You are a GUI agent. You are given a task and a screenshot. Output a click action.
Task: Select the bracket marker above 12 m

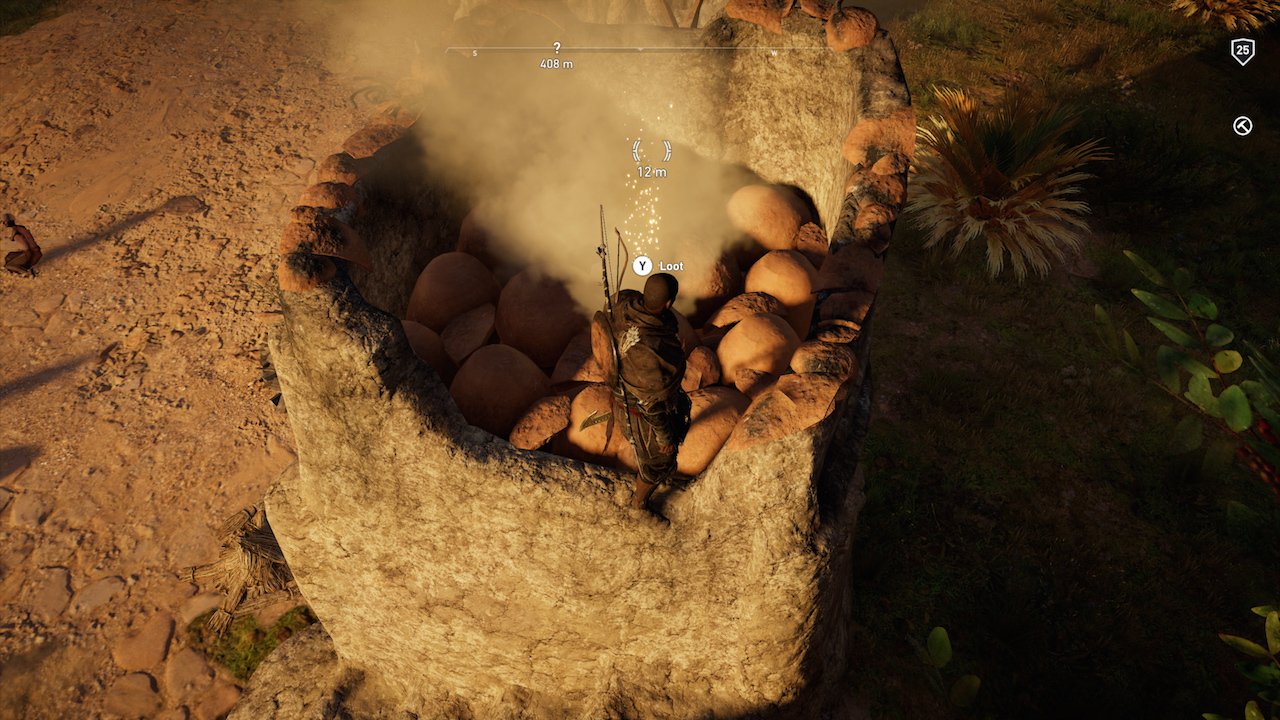coord(651,151)
